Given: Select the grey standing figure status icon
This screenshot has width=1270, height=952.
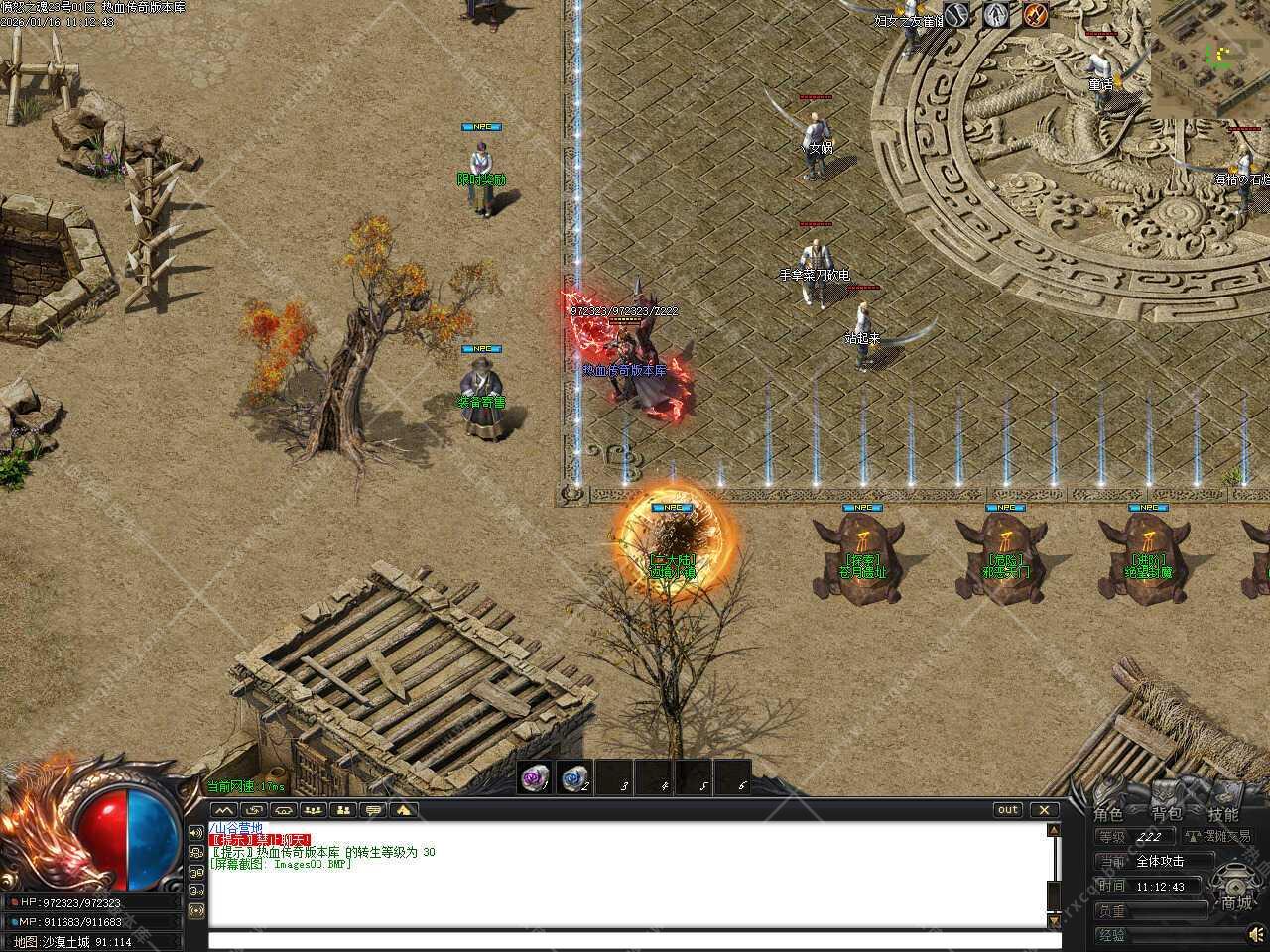Looking at the screenshot, I should point(996,14).
